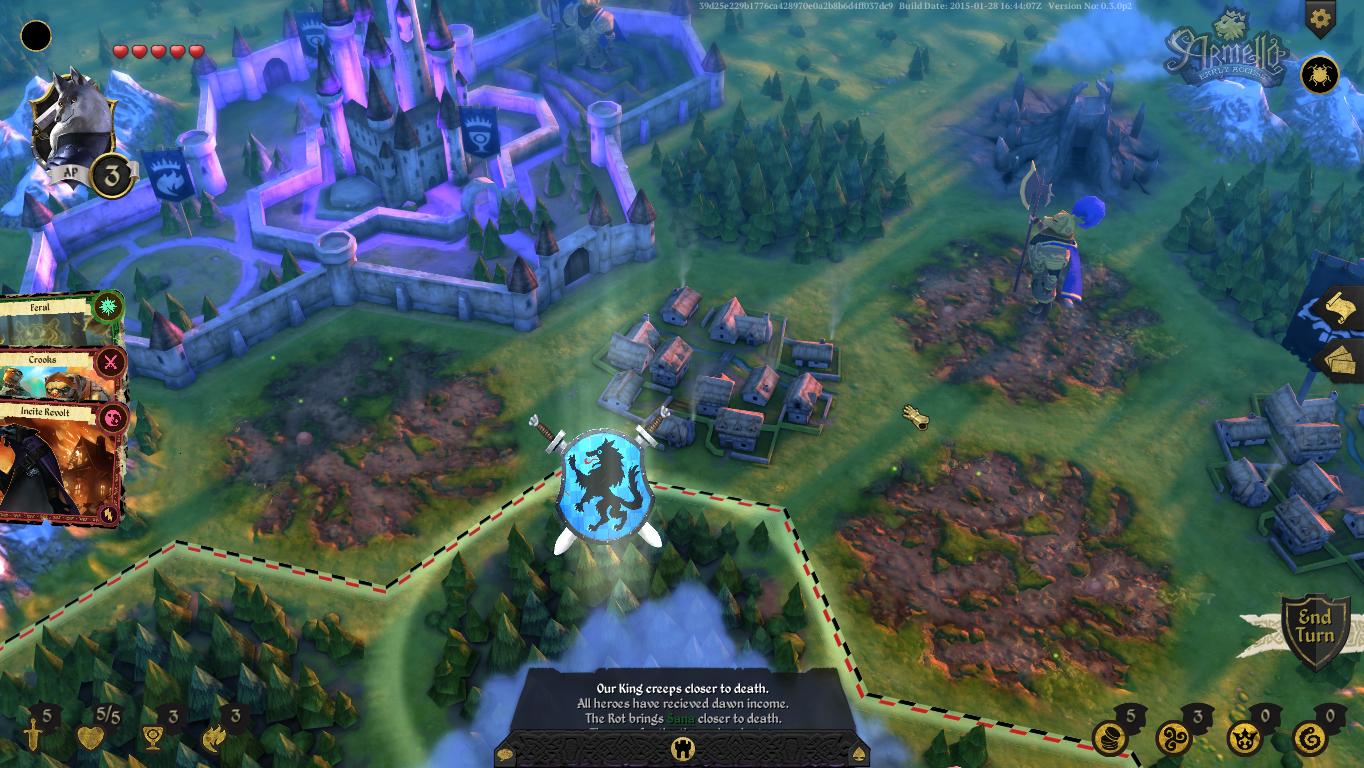Open the gear settings menu
The image size is (1364, 768).
tap(1320, 17)
